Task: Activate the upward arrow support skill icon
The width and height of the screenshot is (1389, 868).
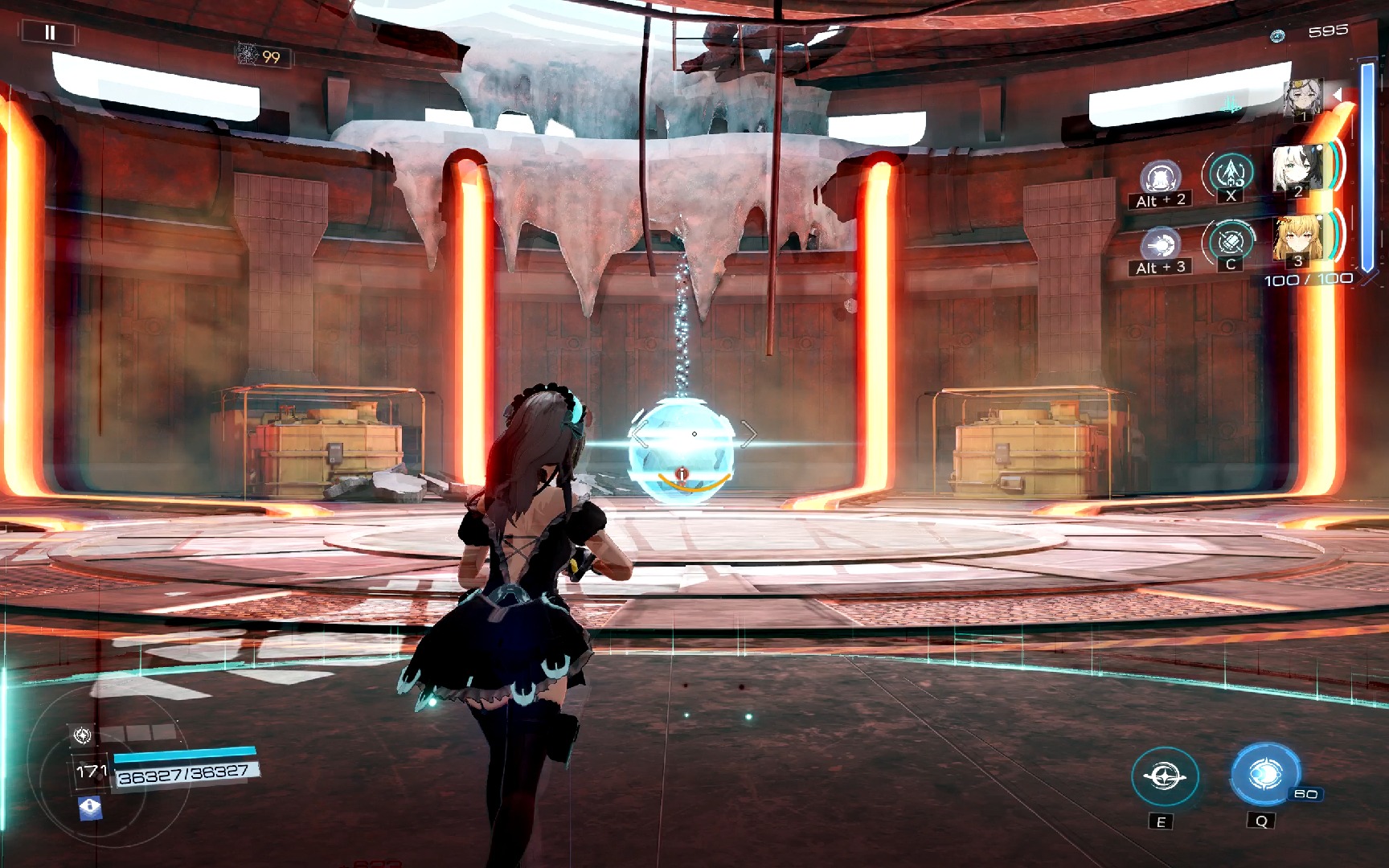Action: point(1230,172)
